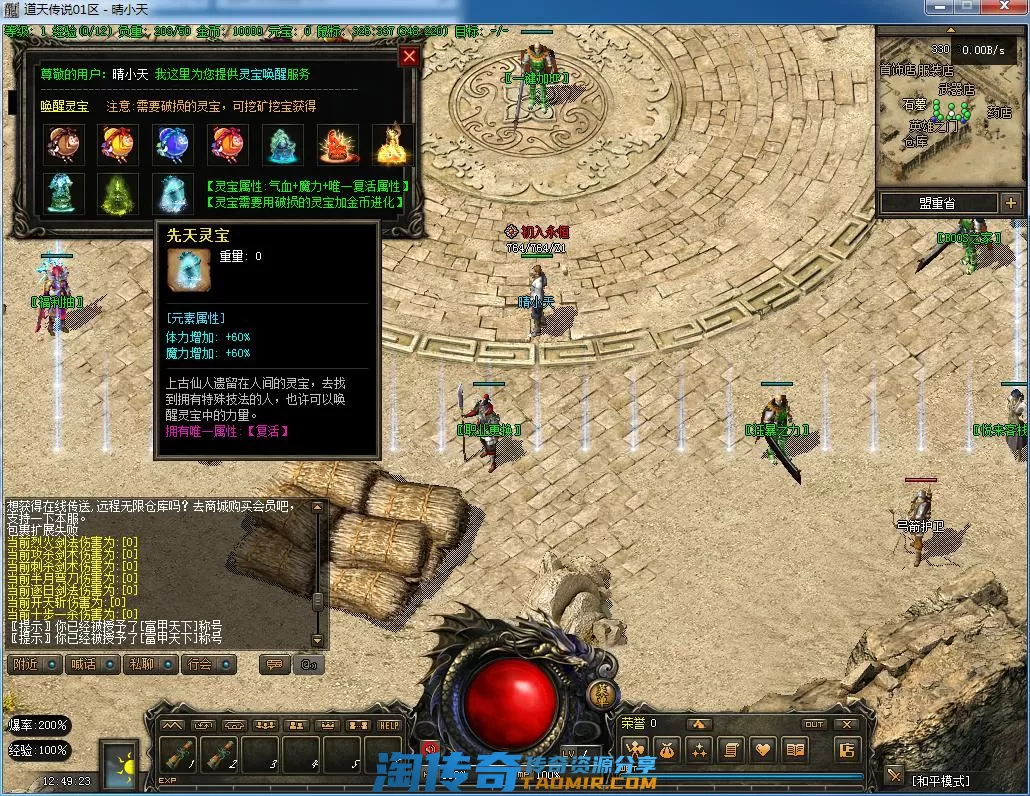Close the 灵宝唤醒 service dialog

pyautogui.click(x=408, y=57)
